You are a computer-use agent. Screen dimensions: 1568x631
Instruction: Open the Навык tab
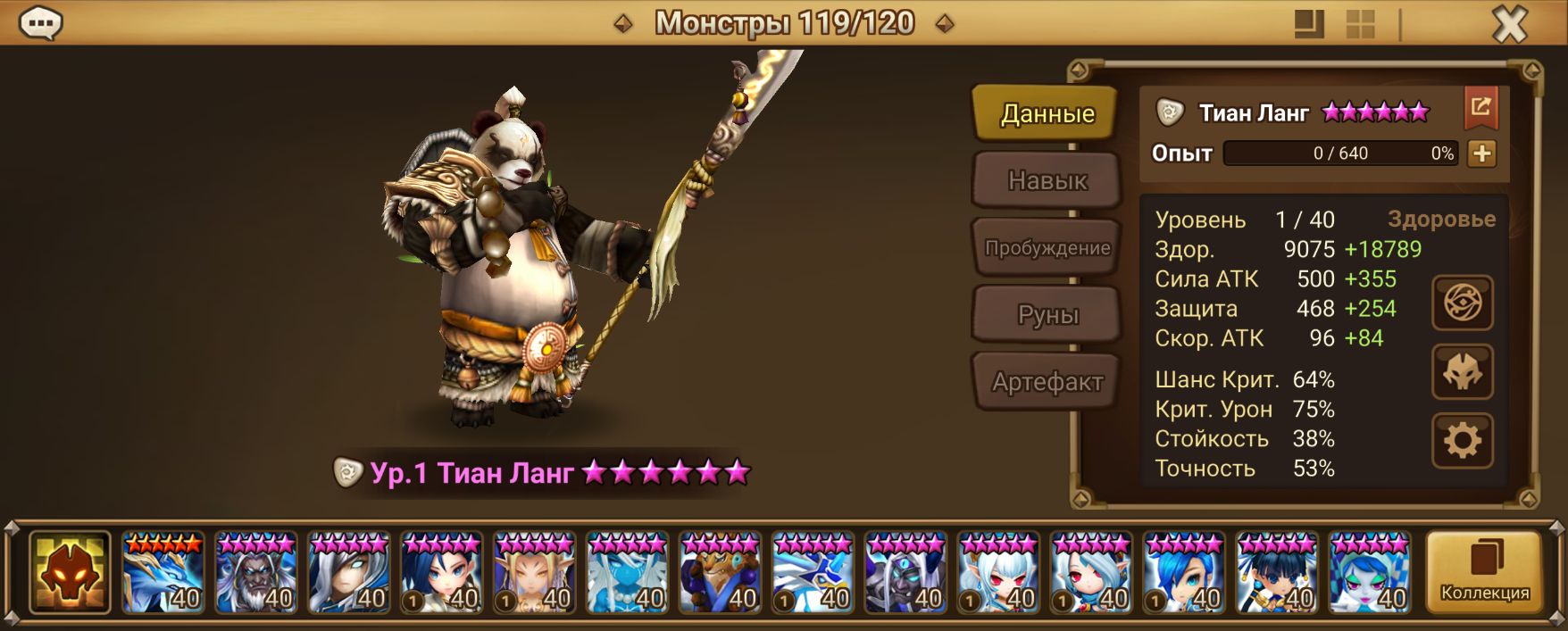coord(1047,180)
